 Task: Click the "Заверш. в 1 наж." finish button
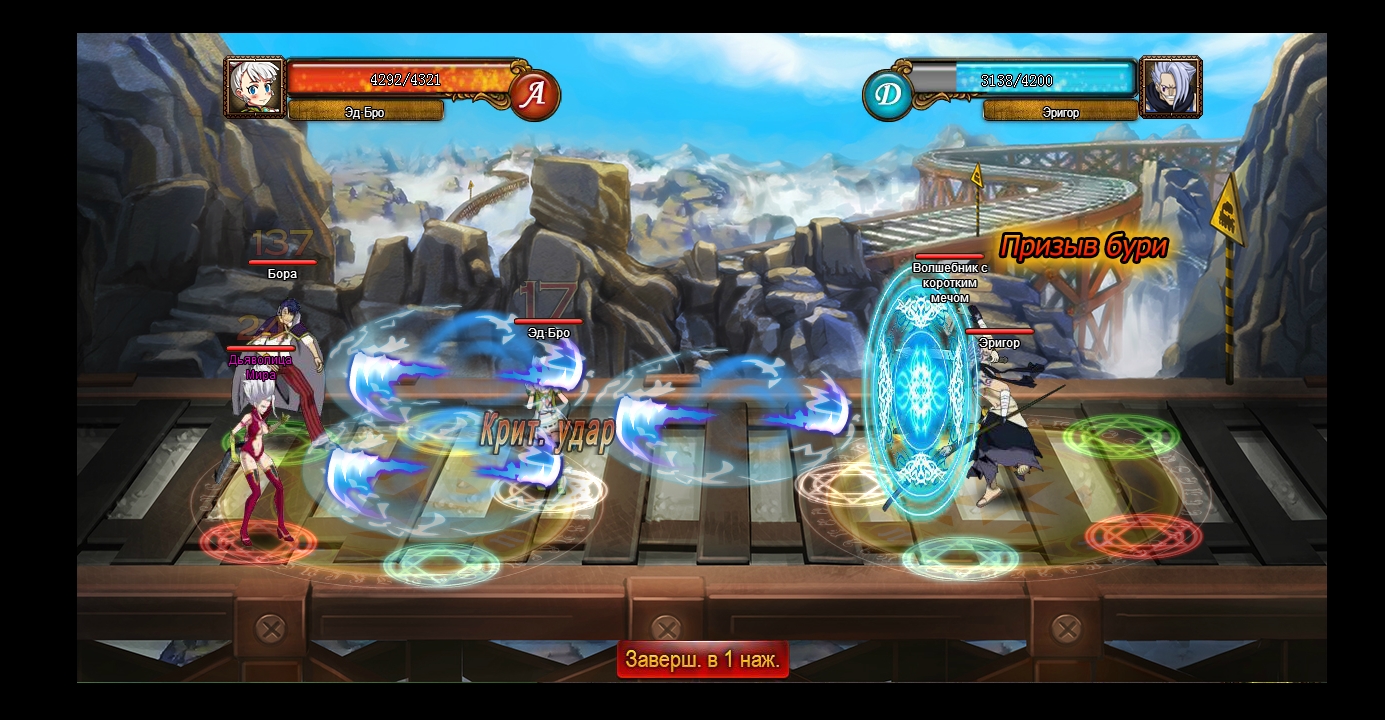pos(702,660)
